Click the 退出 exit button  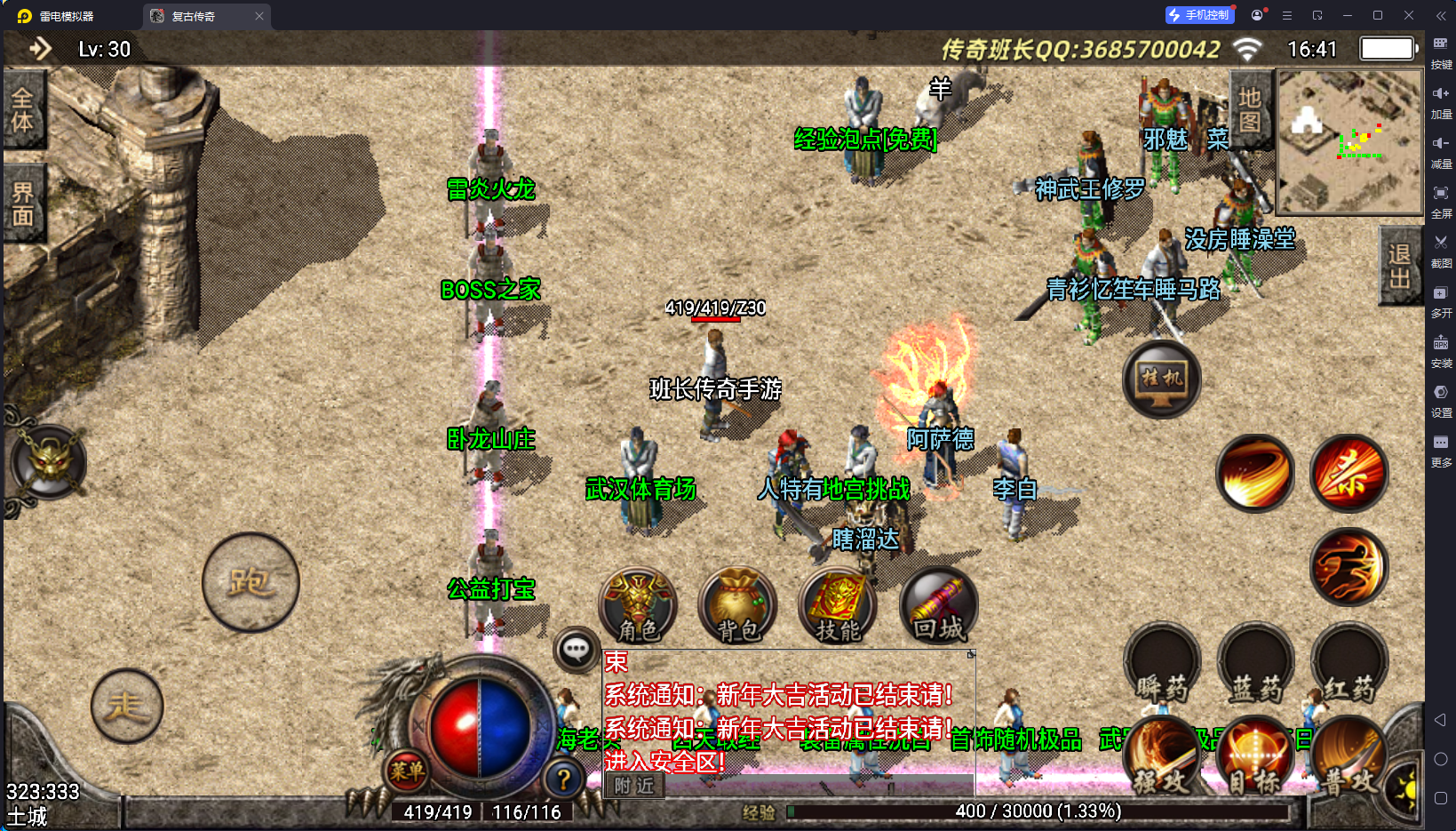coord(1399,267)
